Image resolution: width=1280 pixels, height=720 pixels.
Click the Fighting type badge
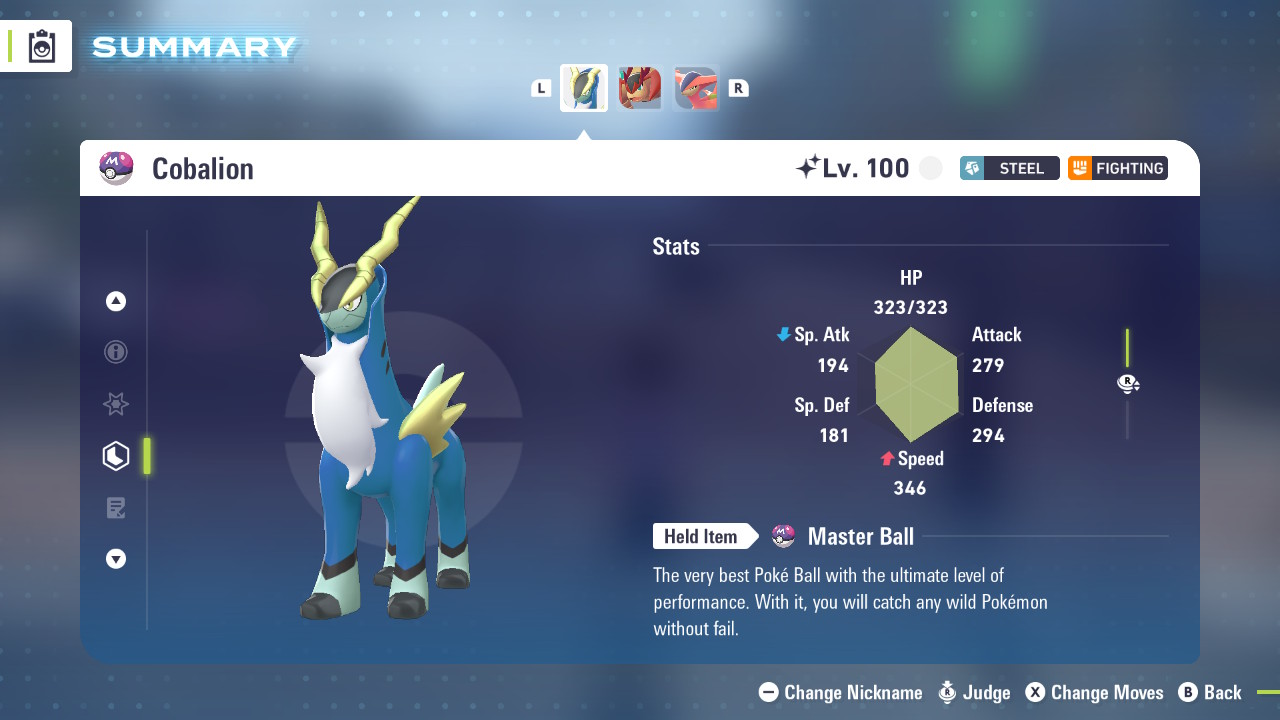pos(1117,168)
